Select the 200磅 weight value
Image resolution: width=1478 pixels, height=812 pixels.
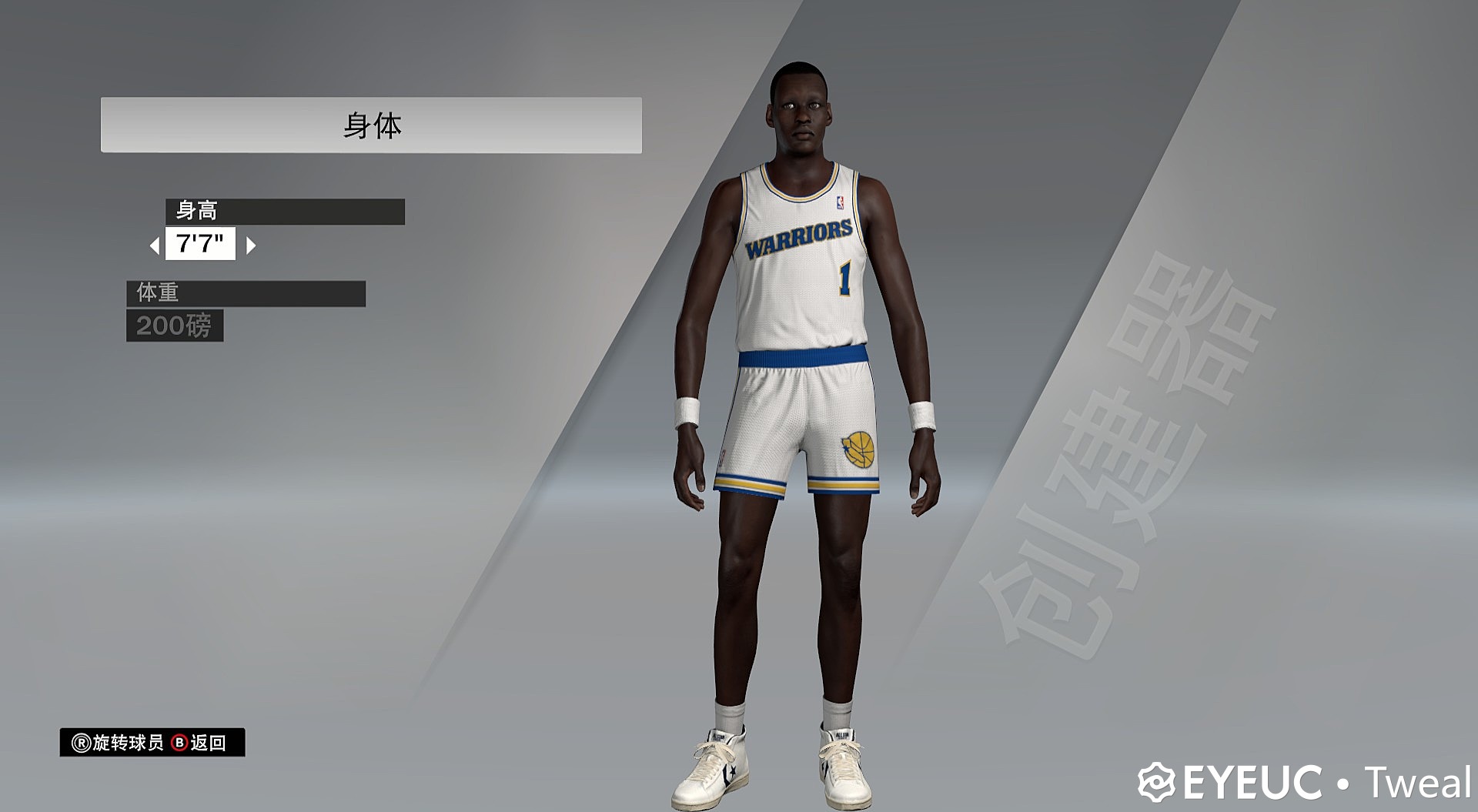[175, 326]
